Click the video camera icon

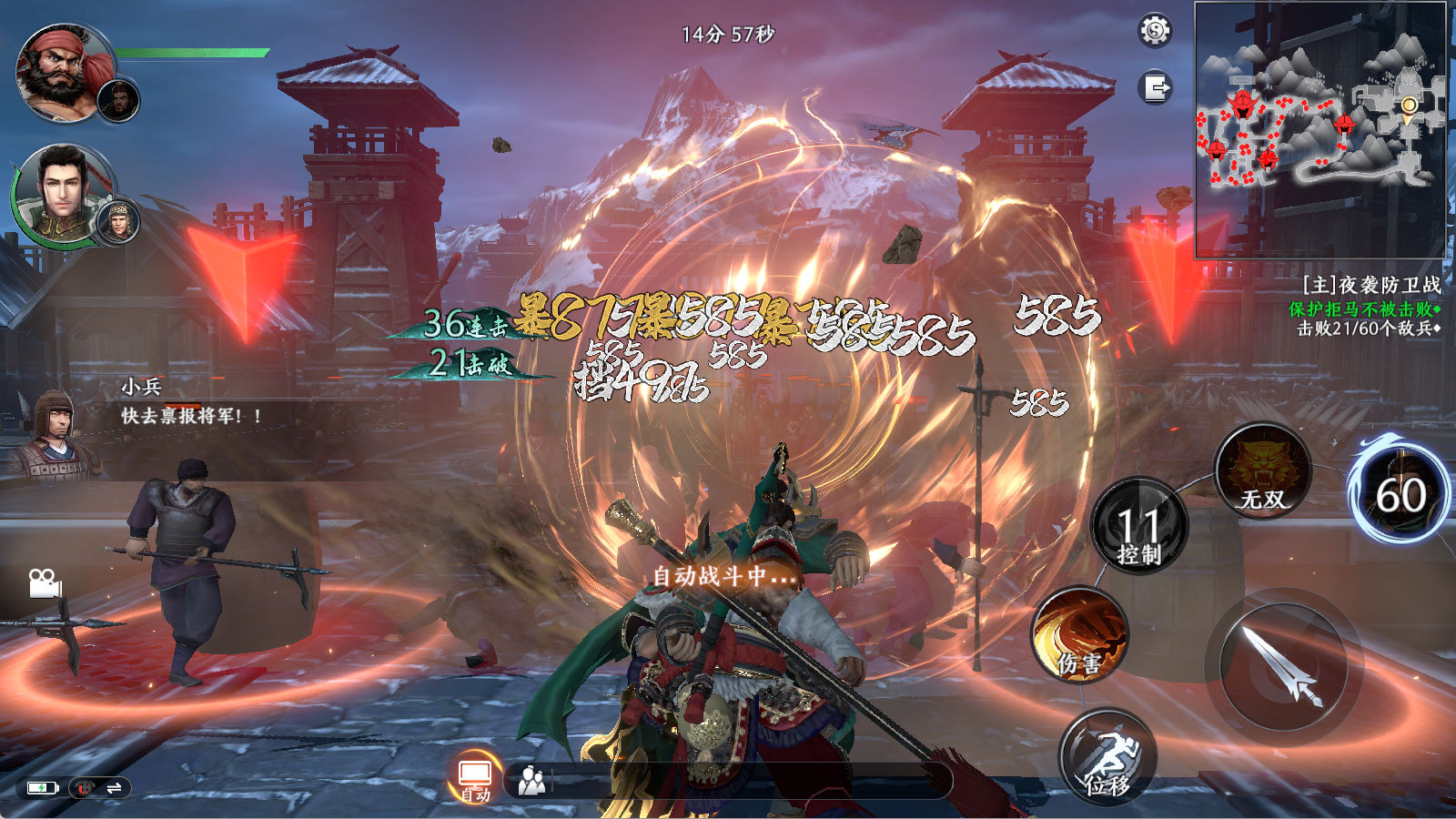click(44, 583)
